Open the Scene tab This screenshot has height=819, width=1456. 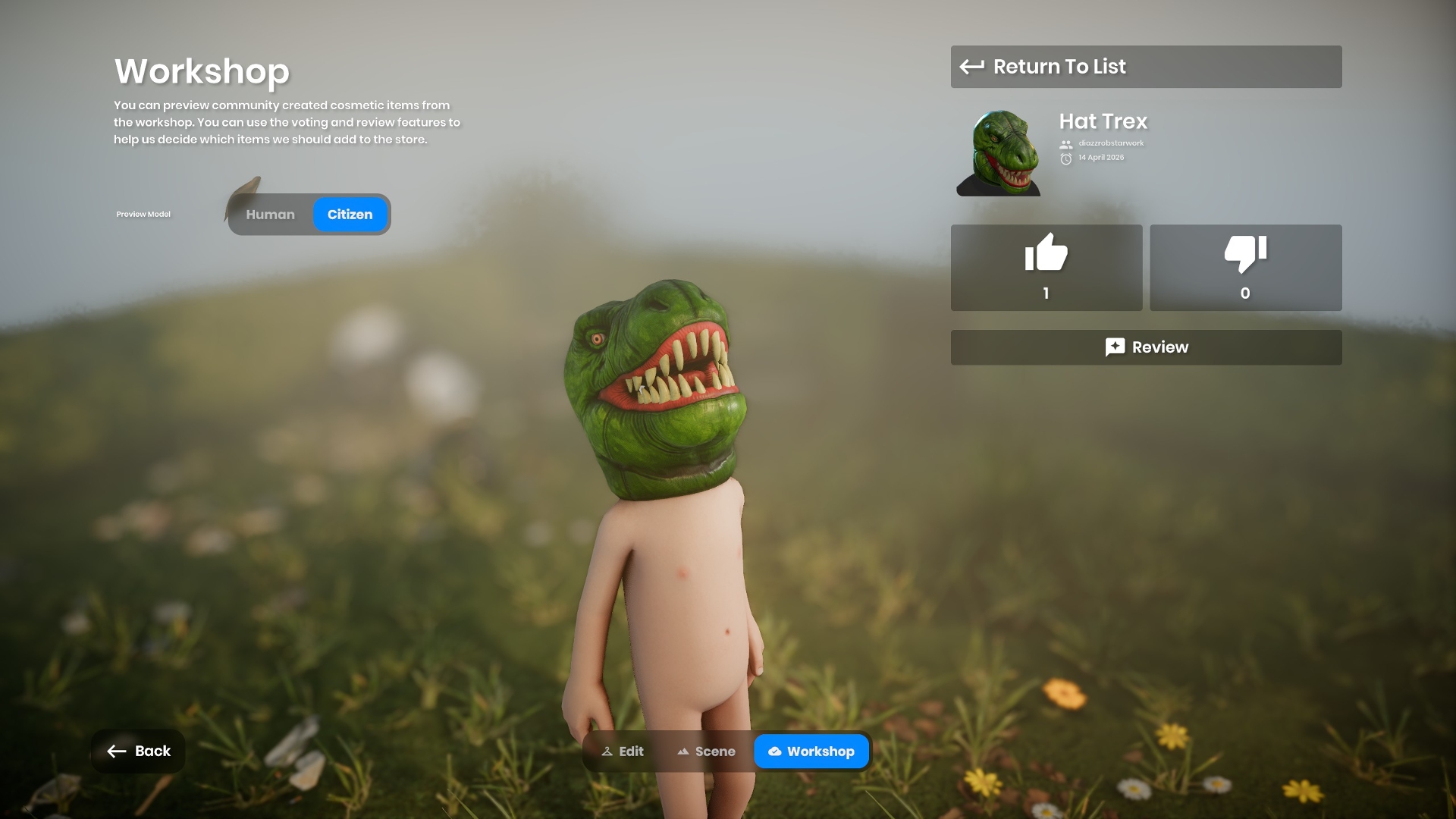706,752
